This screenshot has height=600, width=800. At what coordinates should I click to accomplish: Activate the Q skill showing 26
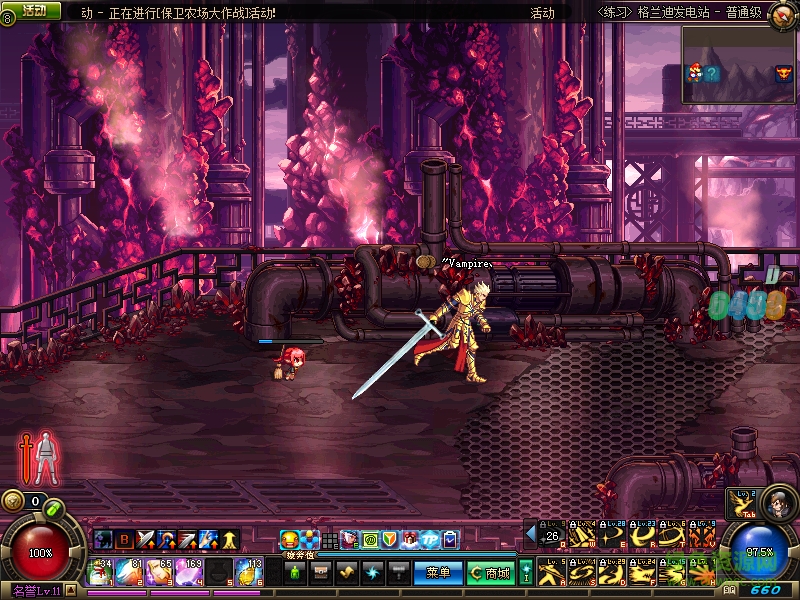point(552,536)
